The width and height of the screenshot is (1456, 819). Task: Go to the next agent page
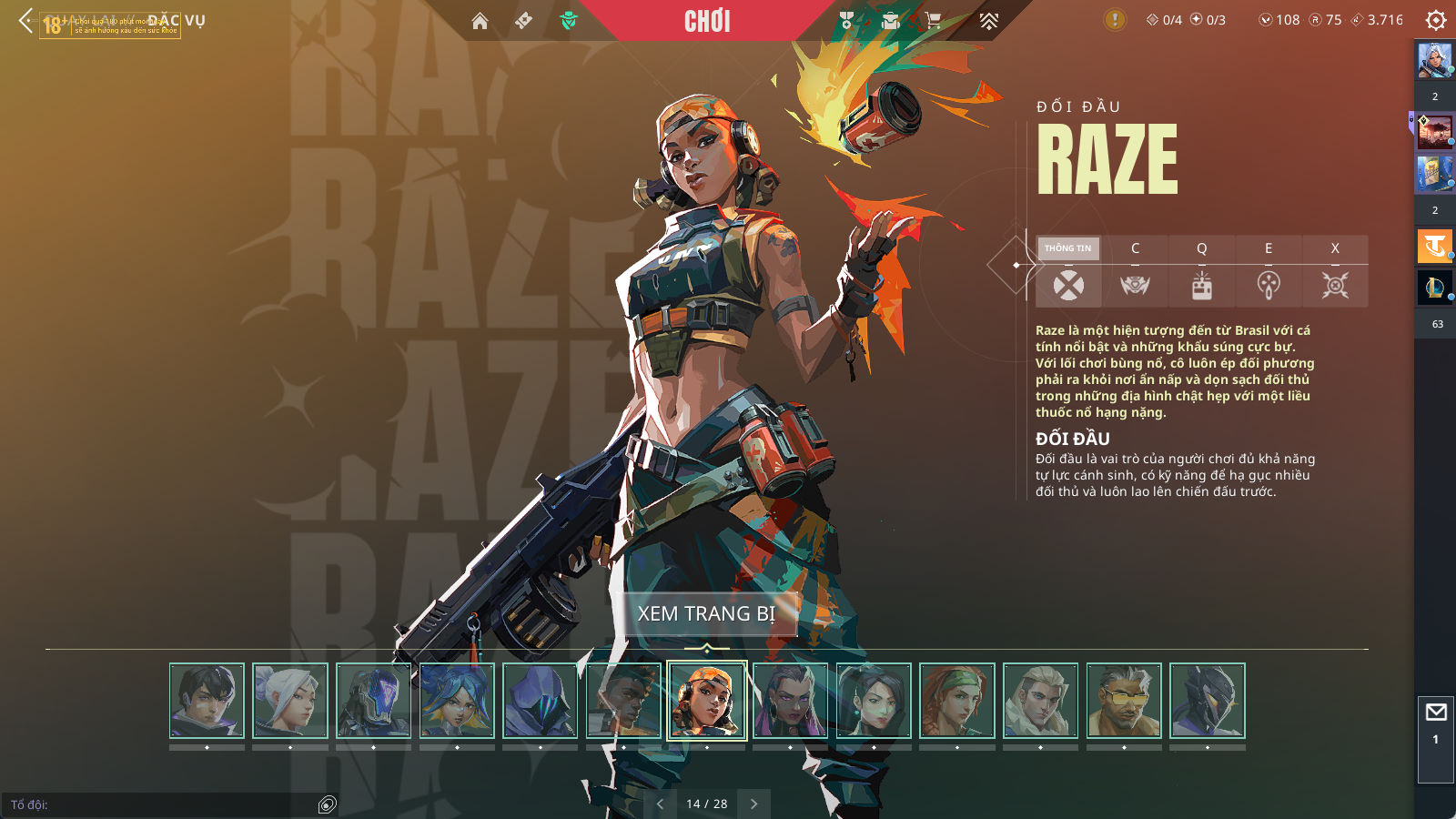753,804
